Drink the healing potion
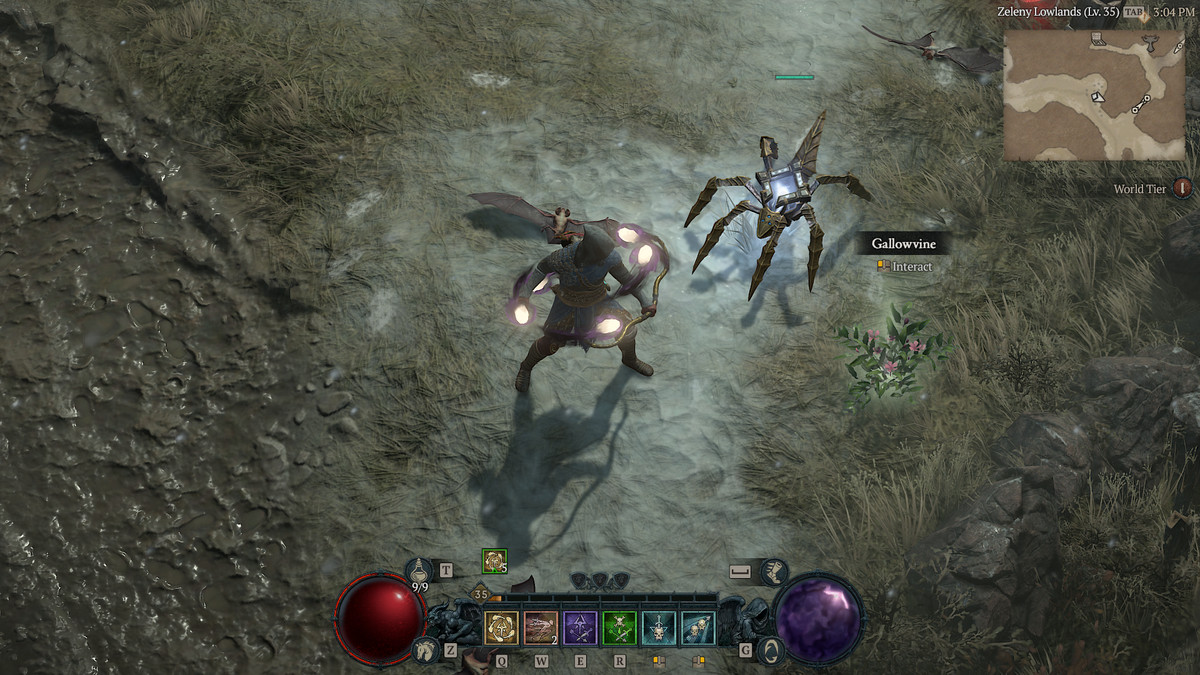 coord(419,572)
